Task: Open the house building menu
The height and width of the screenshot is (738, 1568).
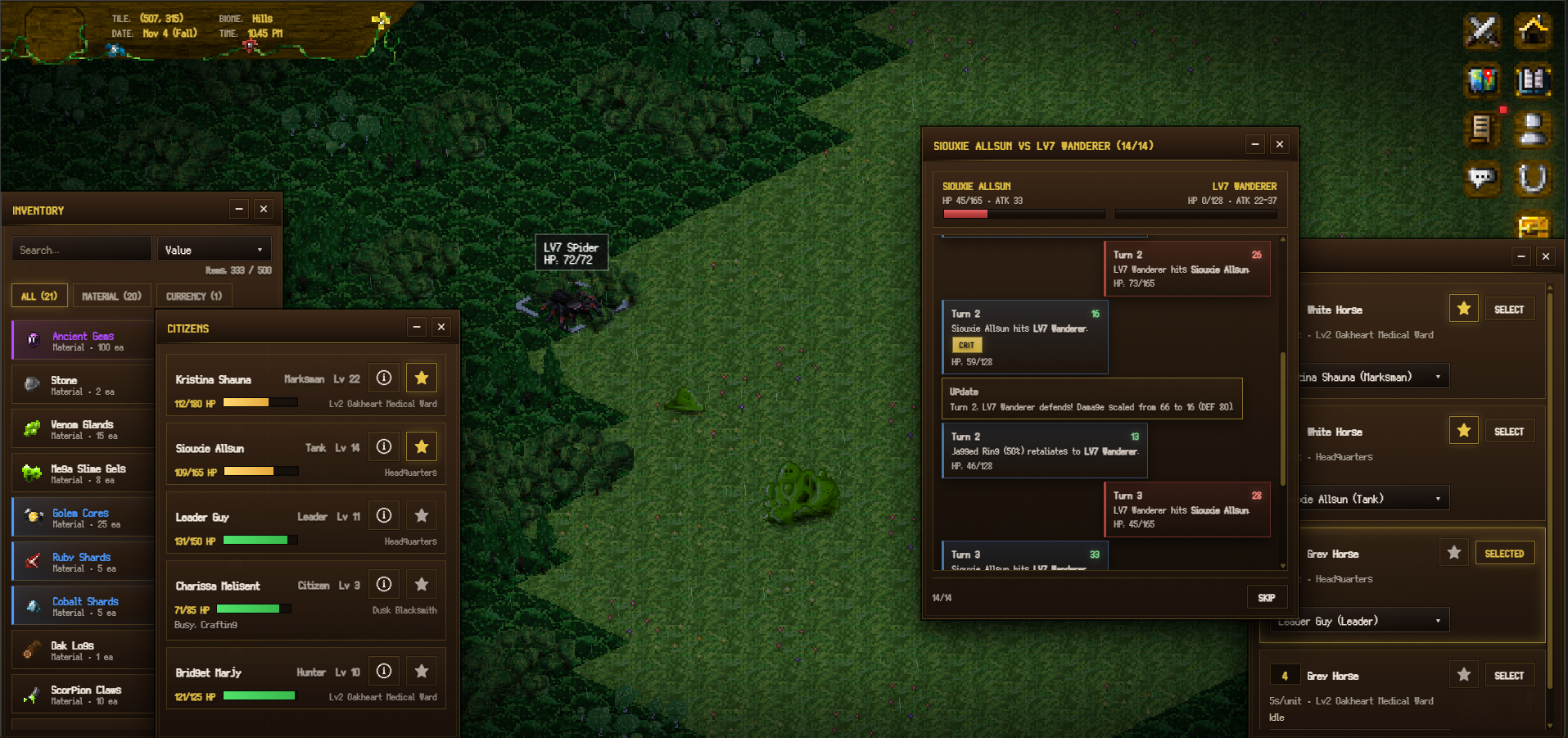Action: pyautogui.click(x=1533, y=32)
